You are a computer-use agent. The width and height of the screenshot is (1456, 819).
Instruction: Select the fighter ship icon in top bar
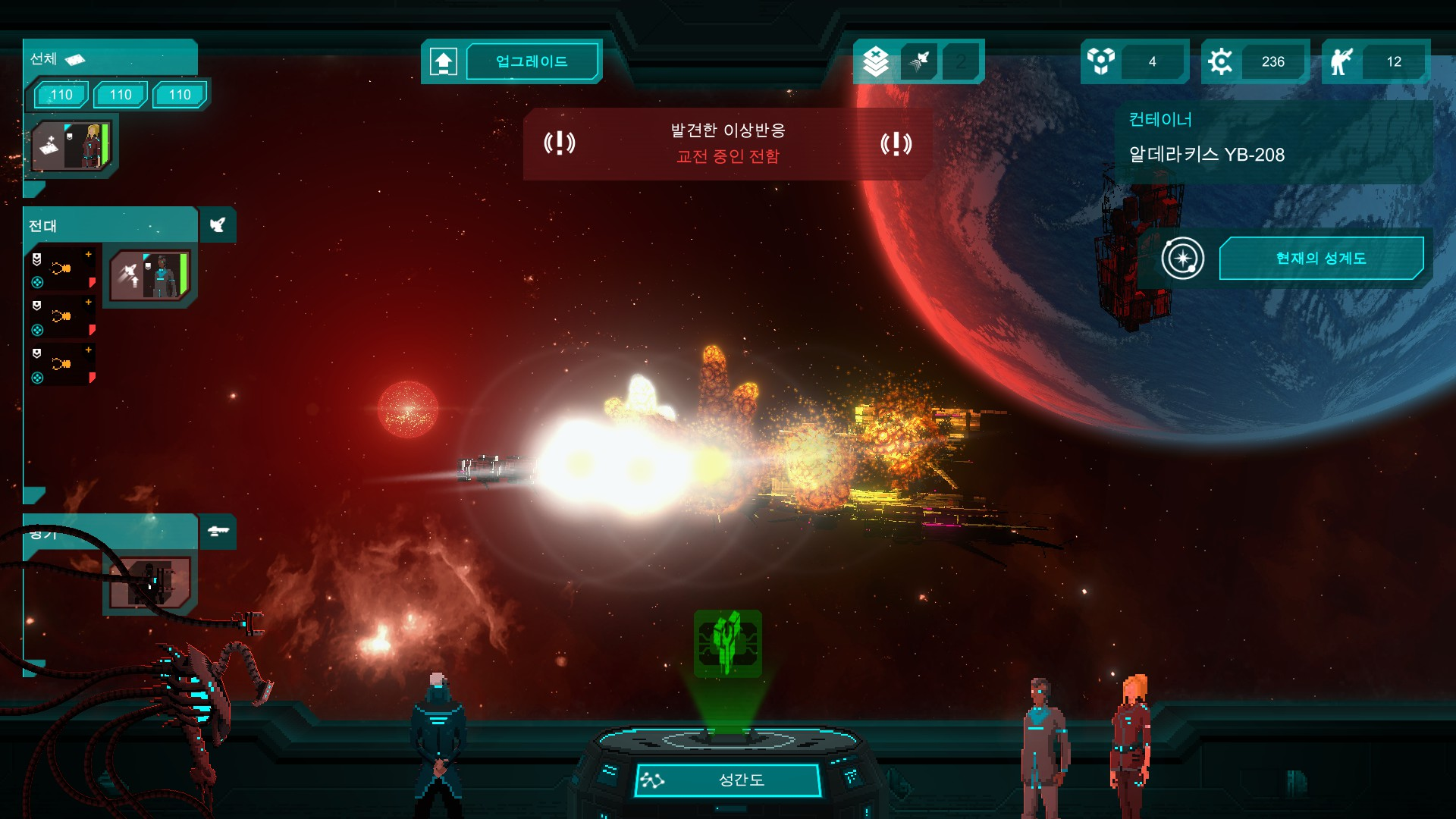tap(919, 61)
